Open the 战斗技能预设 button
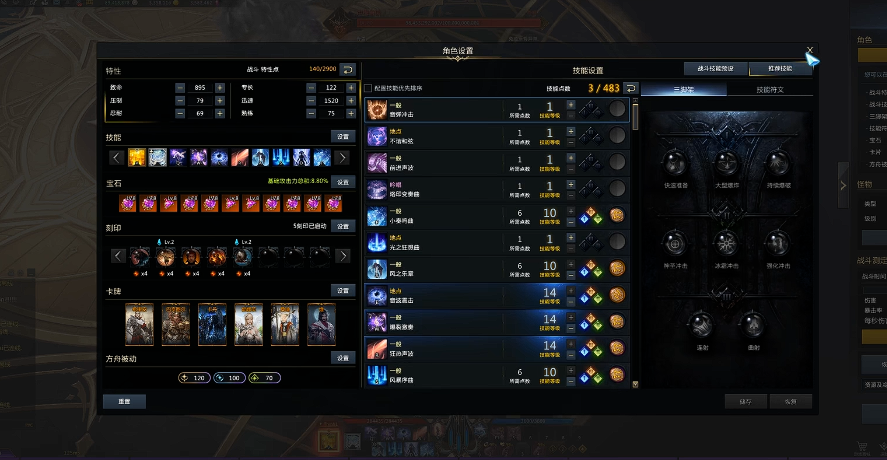The width and height of the screenshot is (887, 460). pyautogui.click(x=715, y=69)
